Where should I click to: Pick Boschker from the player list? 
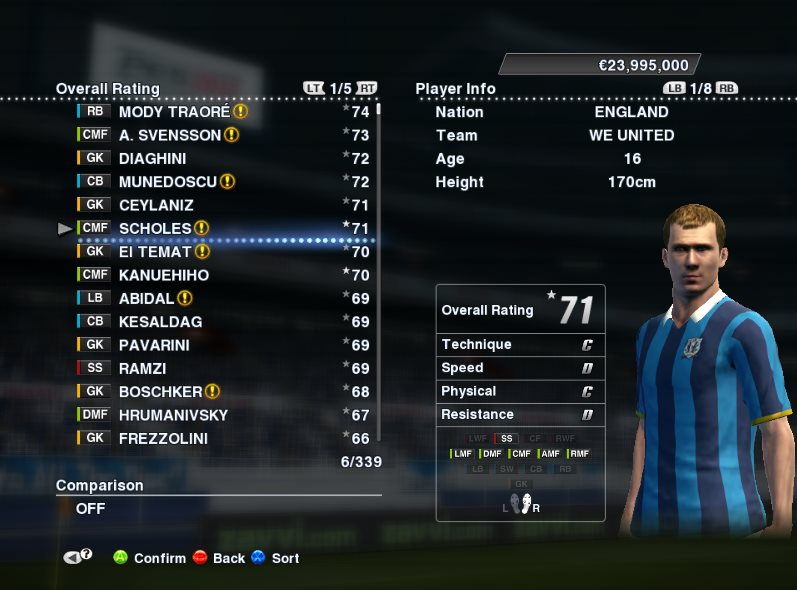(x=160, y=392)
